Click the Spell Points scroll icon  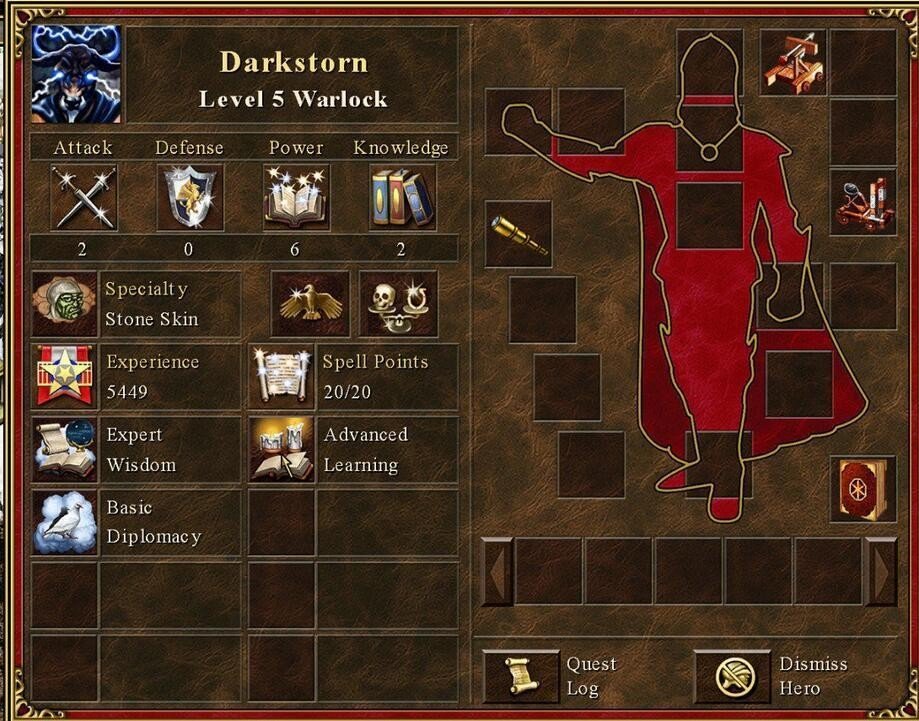click(x=281, y=377)
